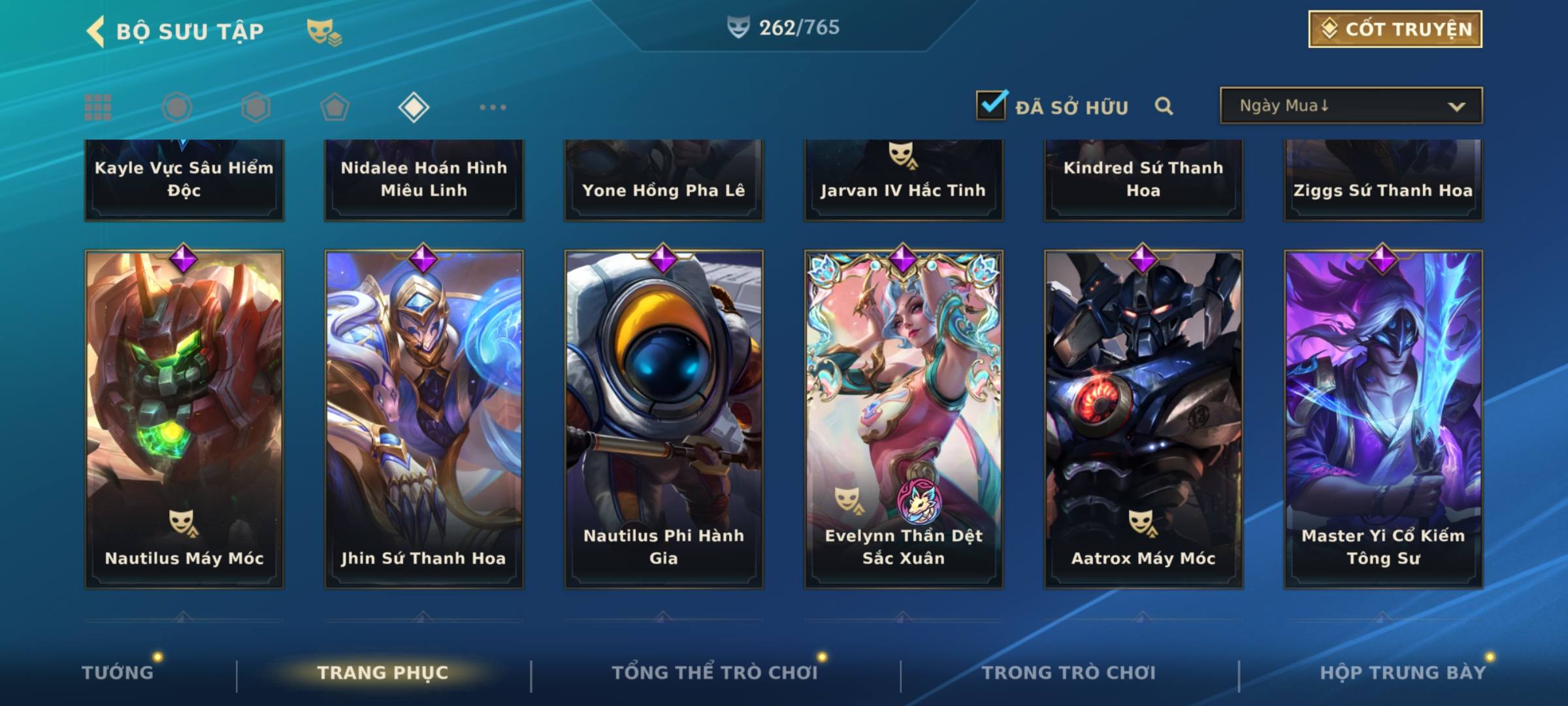
Task: Open the Ngày Mua sort dropdown
Action: (x=1350, y=106)
